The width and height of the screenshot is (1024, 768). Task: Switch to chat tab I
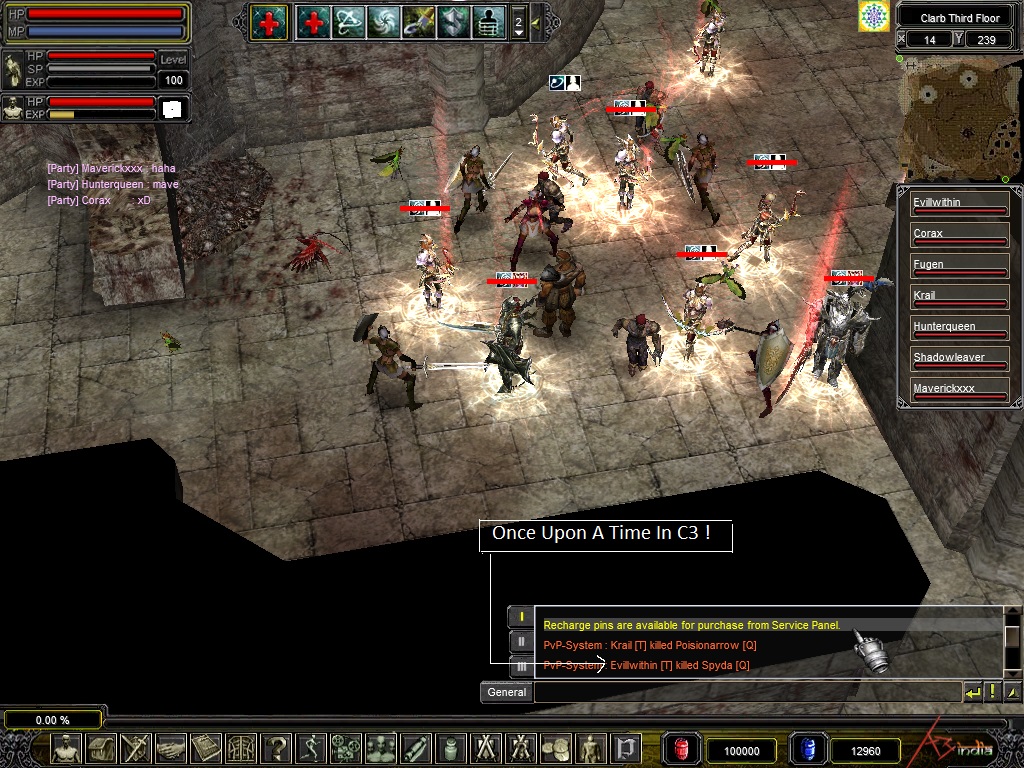(521, 617)
